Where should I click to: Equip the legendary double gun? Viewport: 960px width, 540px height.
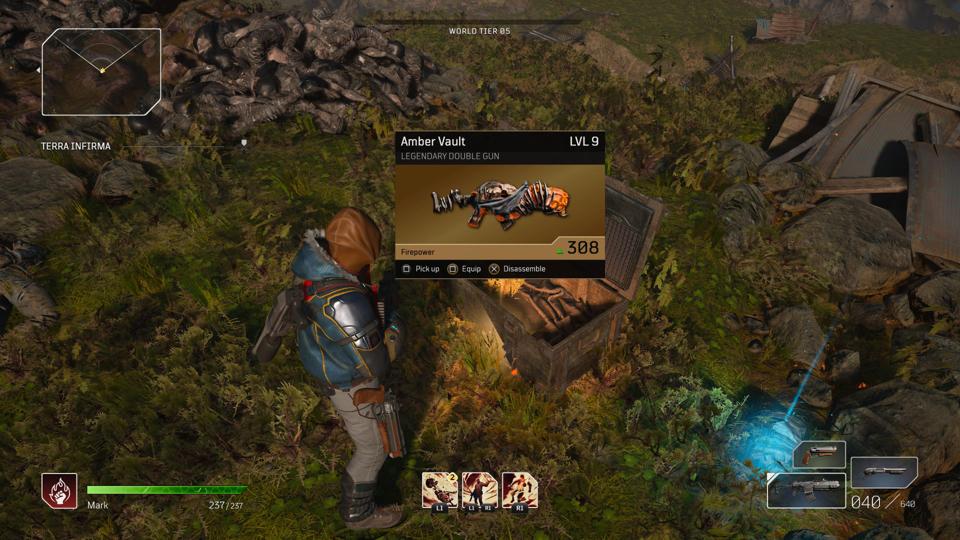point(465,269)
